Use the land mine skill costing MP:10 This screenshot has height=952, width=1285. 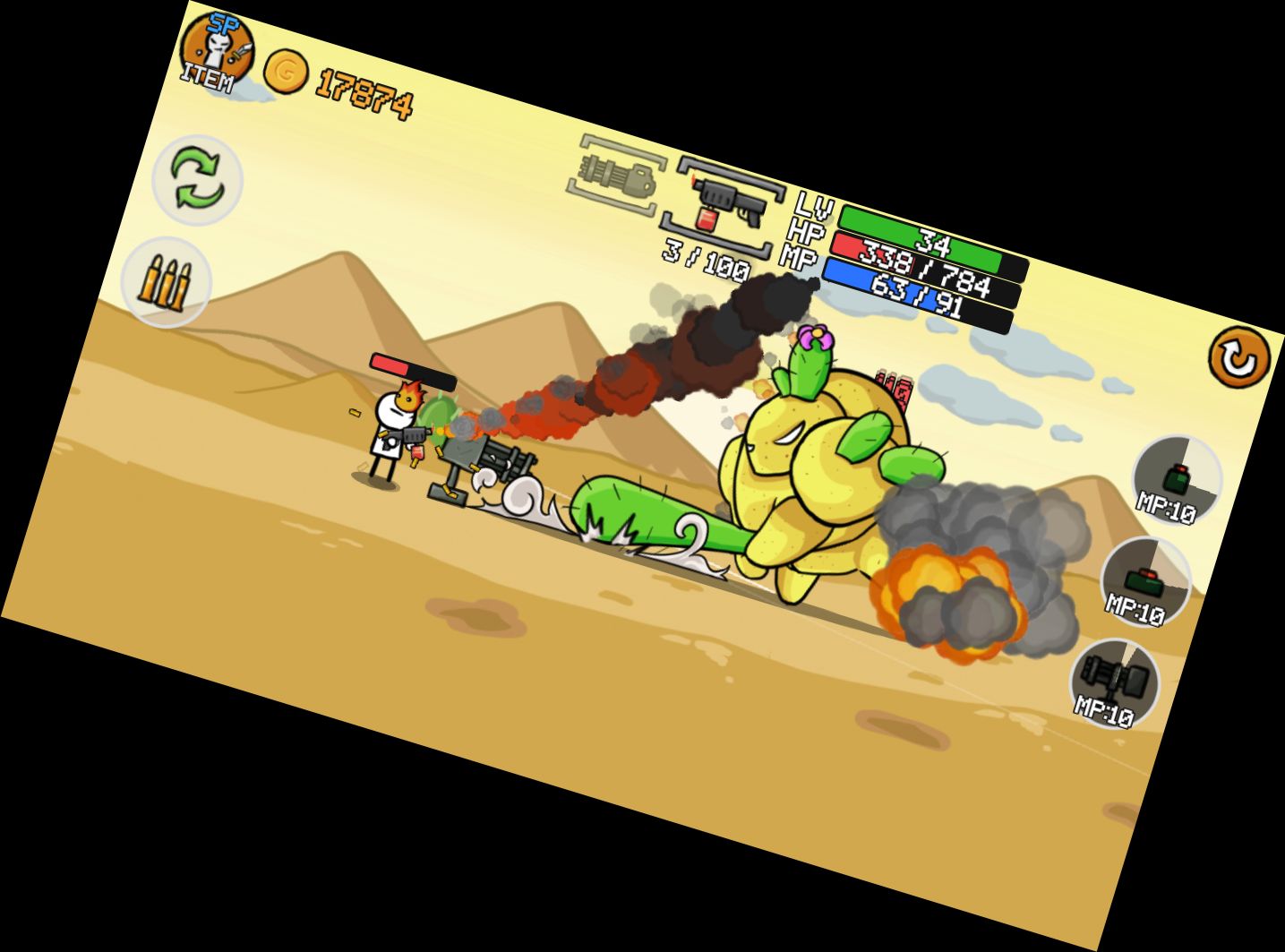point(1145,583)
